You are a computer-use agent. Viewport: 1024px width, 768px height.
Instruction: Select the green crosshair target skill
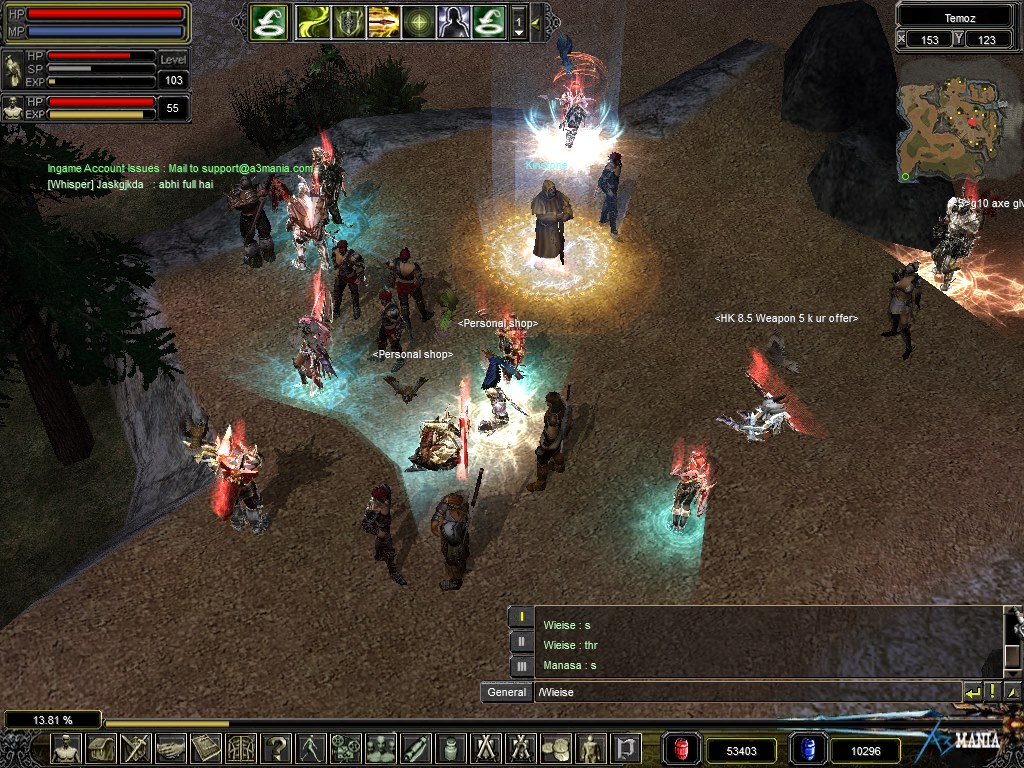[x=419, y=21]
